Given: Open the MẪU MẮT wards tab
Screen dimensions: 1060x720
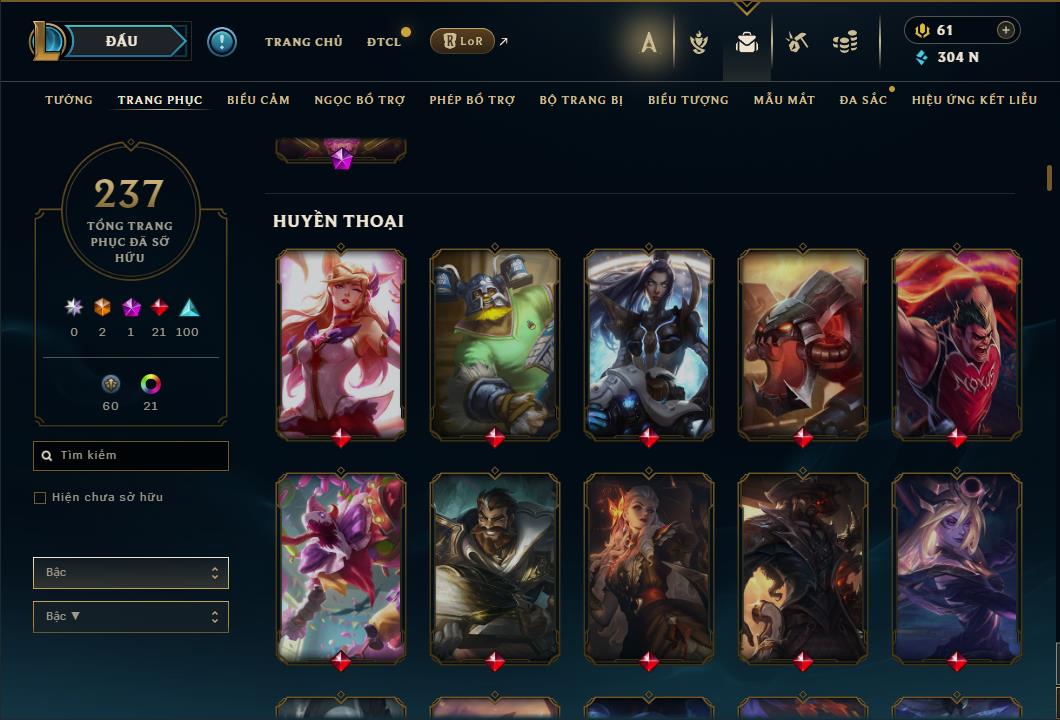Looking at the screenshot, I should (784, 100).
